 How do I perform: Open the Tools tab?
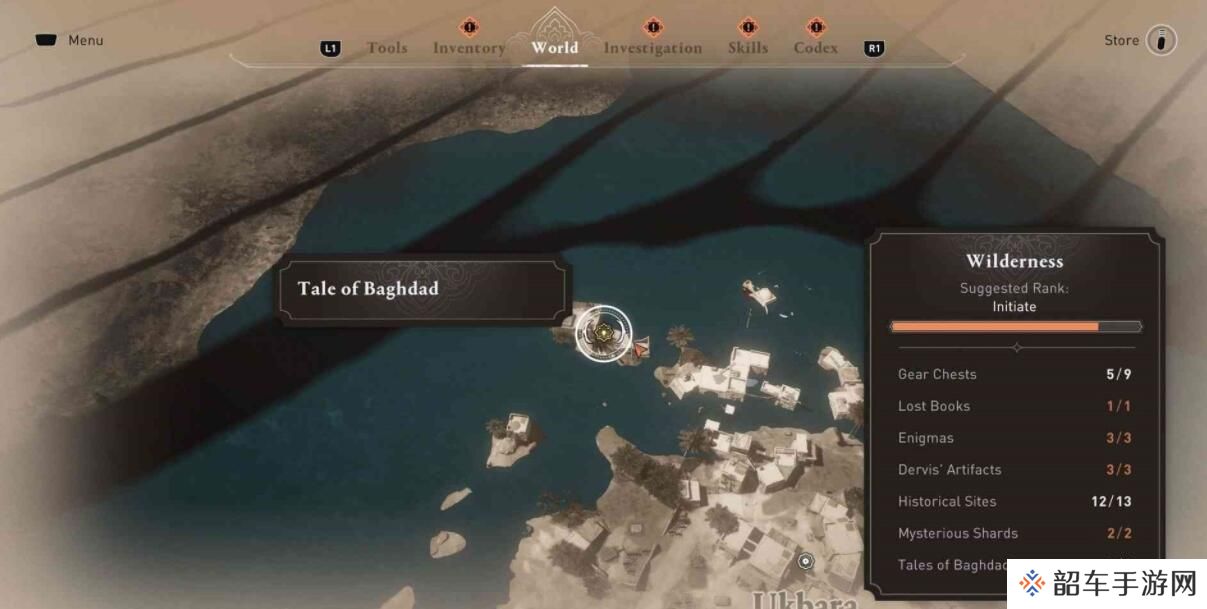386,48
